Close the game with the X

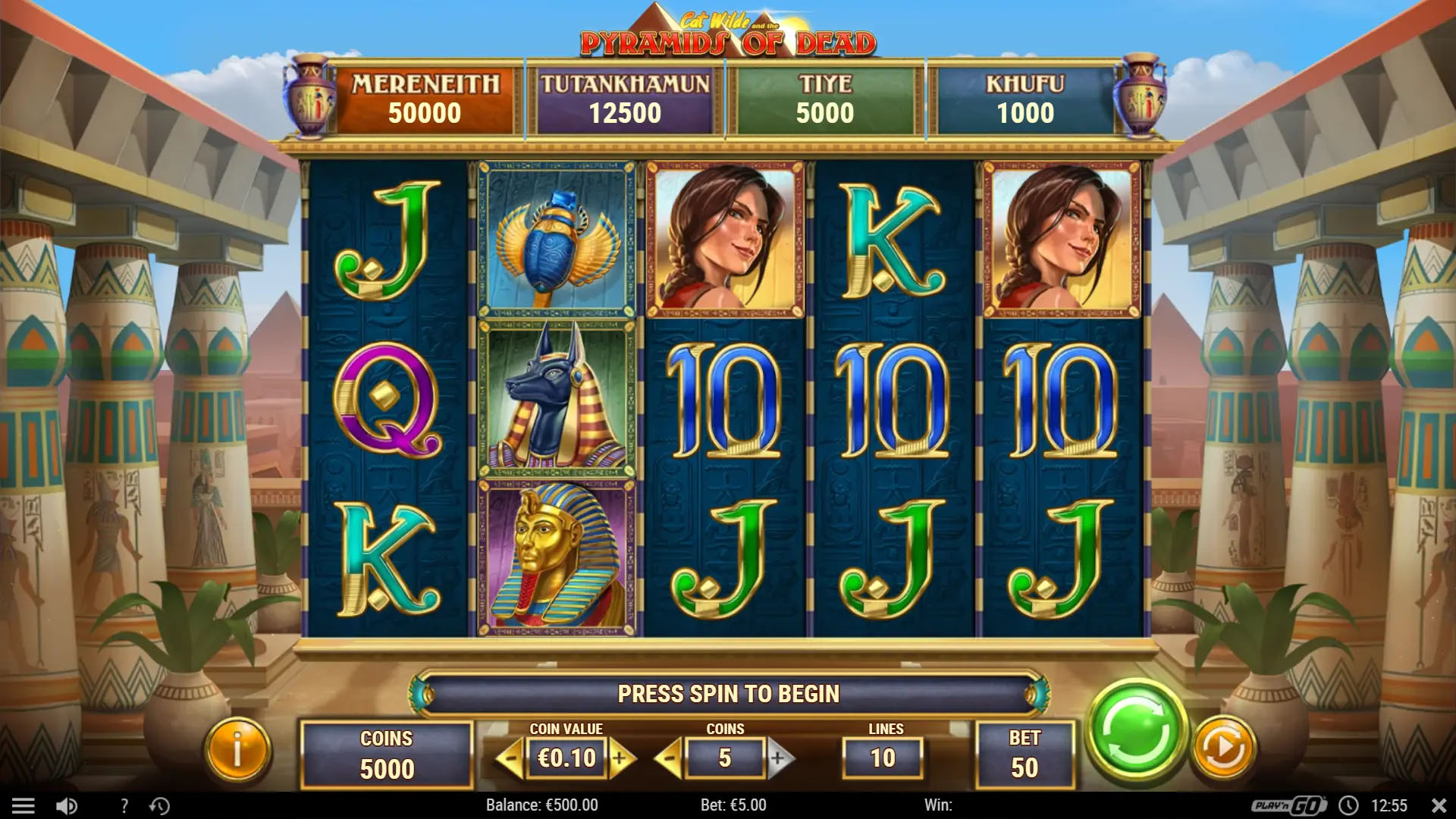(x=1438, y=805)
